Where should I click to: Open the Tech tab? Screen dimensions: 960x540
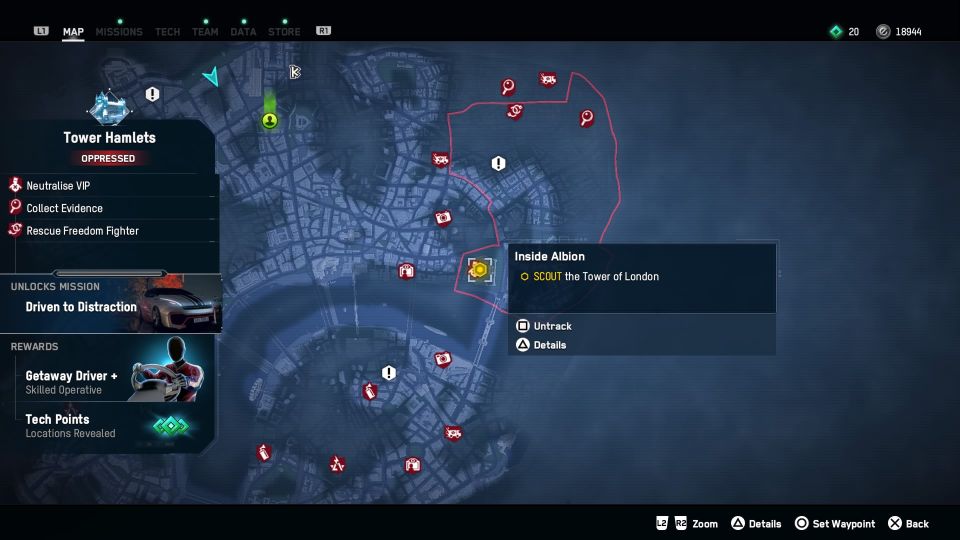[168, 32]
